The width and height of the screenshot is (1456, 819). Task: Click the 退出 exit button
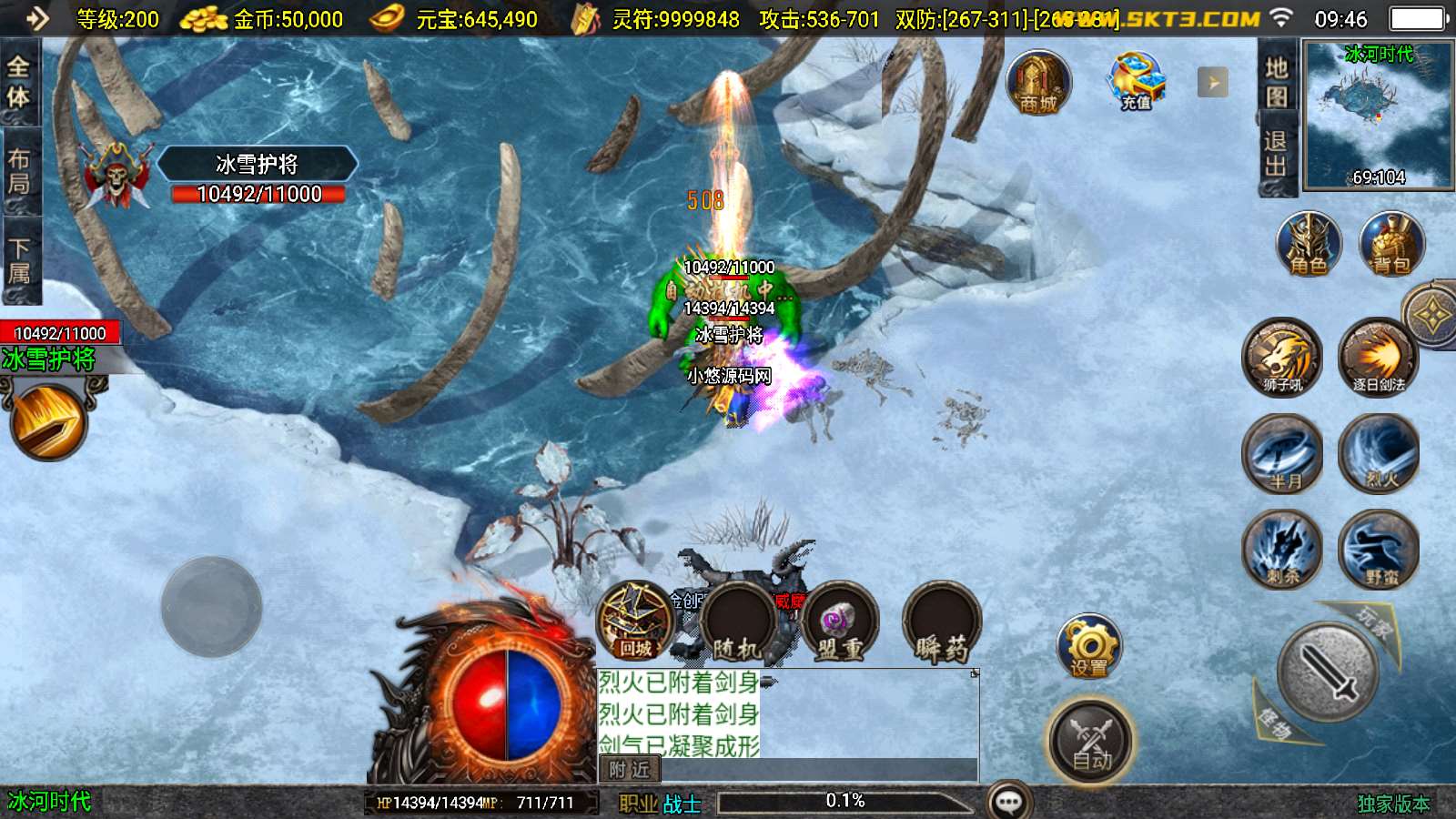pos(1276,154)
